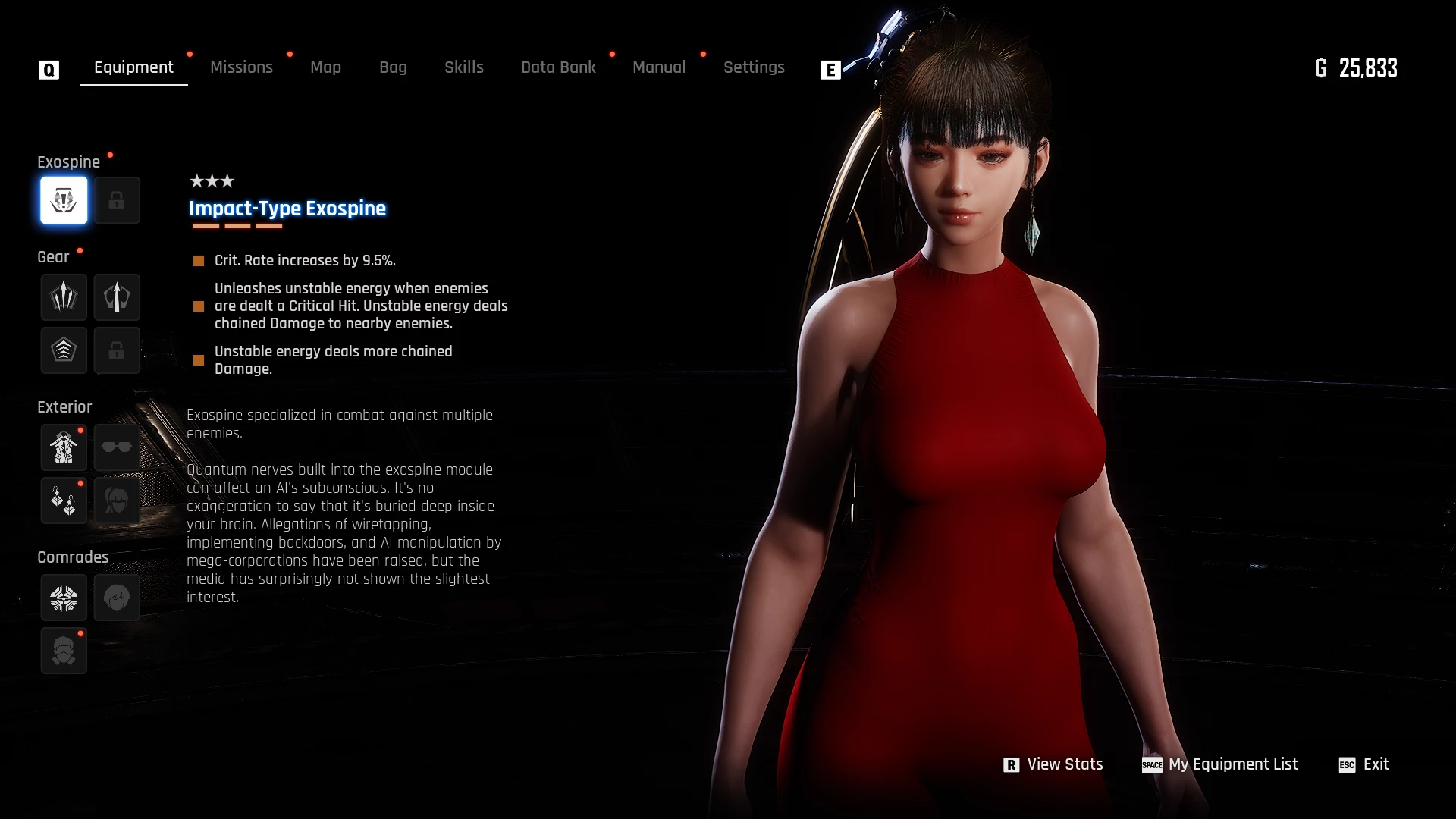1456x819 pixels.
Task: Show the Manual tab
Action: coord(658,67)
